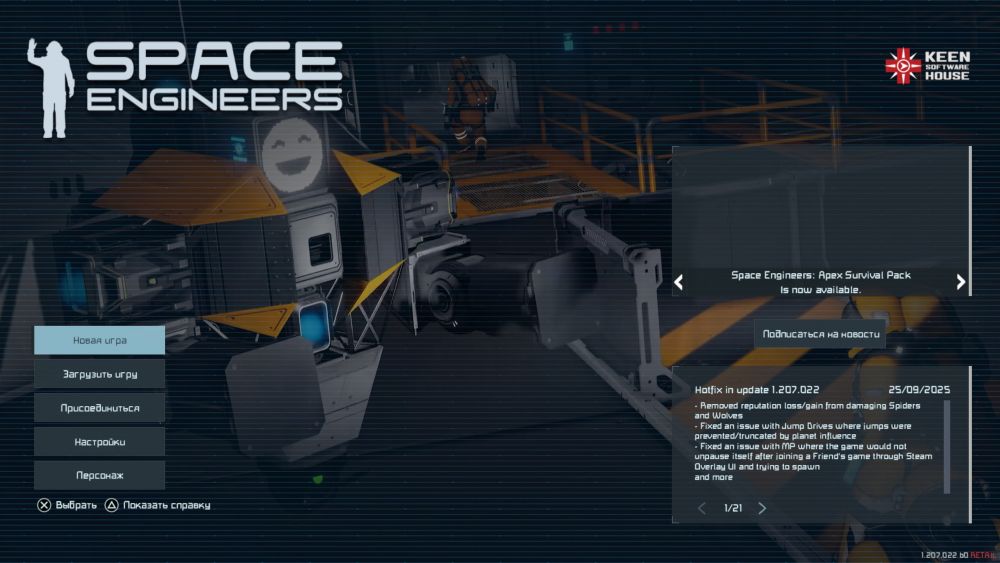Go to the previous changelog page
The image size is (1000, 563).
coord(702,508)
